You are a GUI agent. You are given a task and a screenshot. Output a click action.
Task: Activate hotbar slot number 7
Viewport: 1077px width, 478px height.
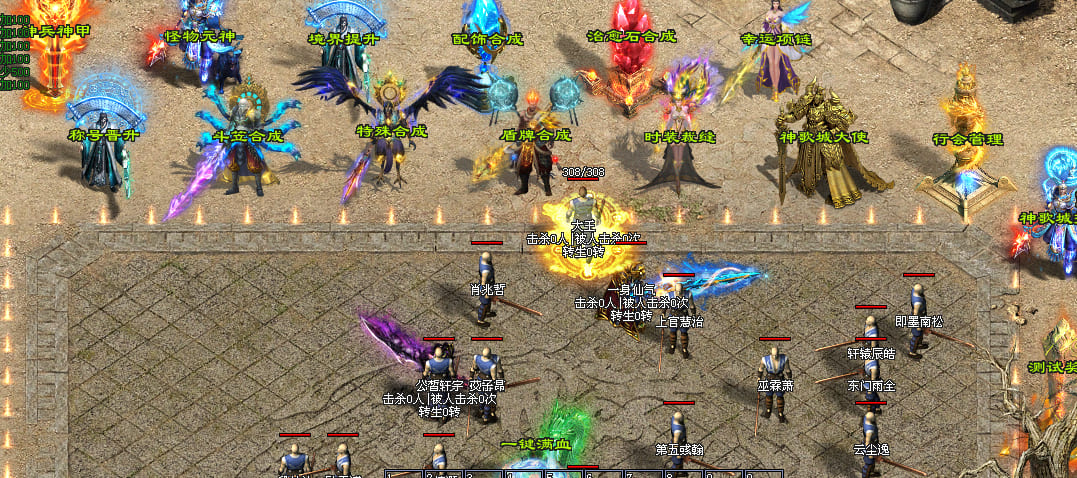click(643, 474)
